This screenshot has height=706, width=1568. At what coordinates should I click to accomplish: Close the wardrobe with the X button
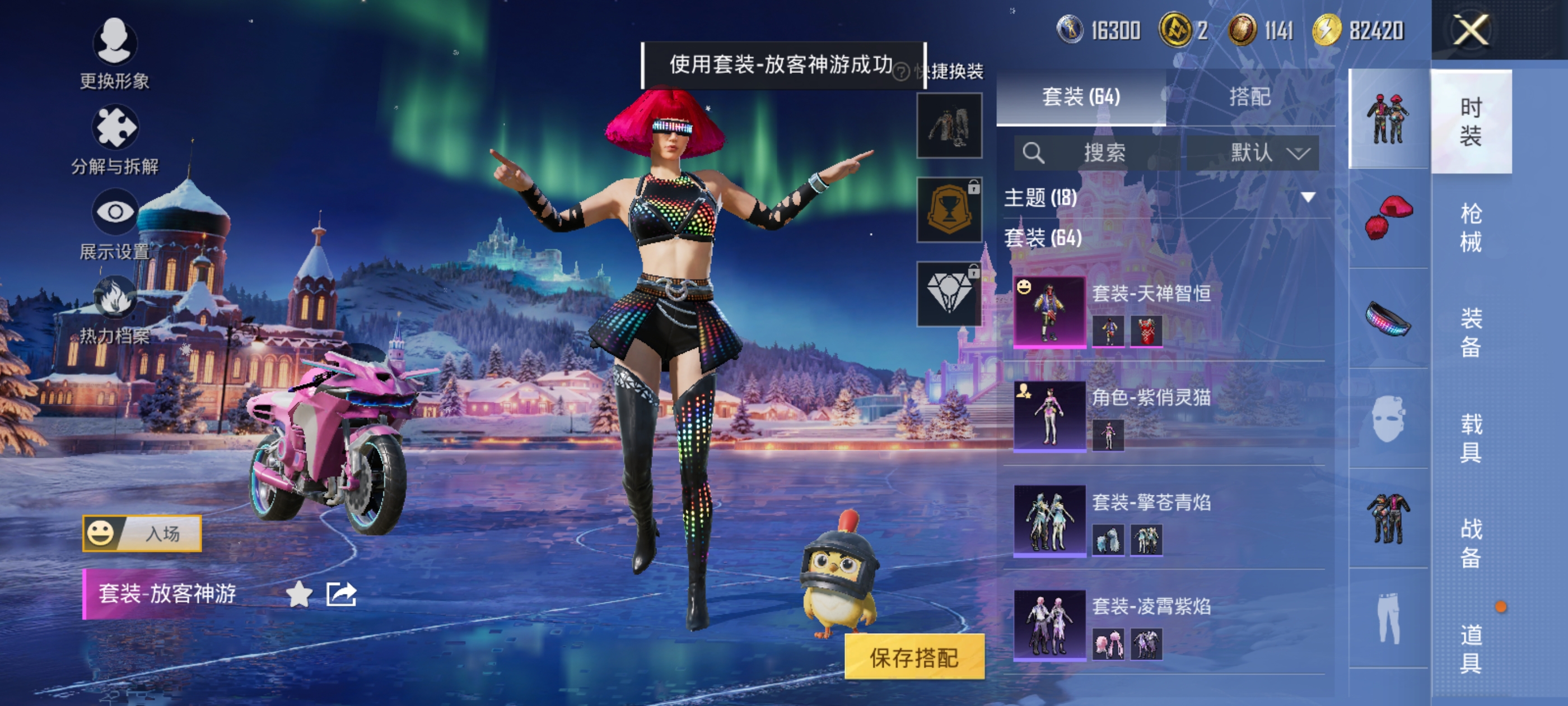1471,30
